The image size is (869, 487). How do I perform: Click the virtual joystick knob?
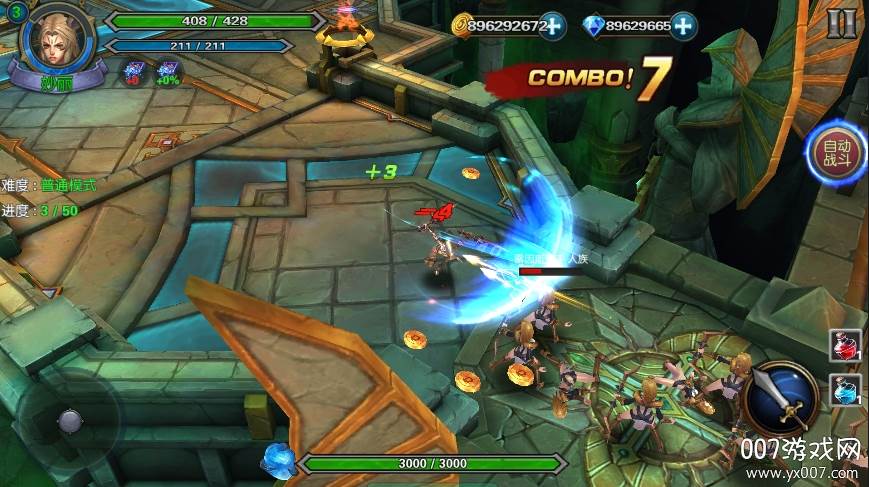[x=69, y=420]
